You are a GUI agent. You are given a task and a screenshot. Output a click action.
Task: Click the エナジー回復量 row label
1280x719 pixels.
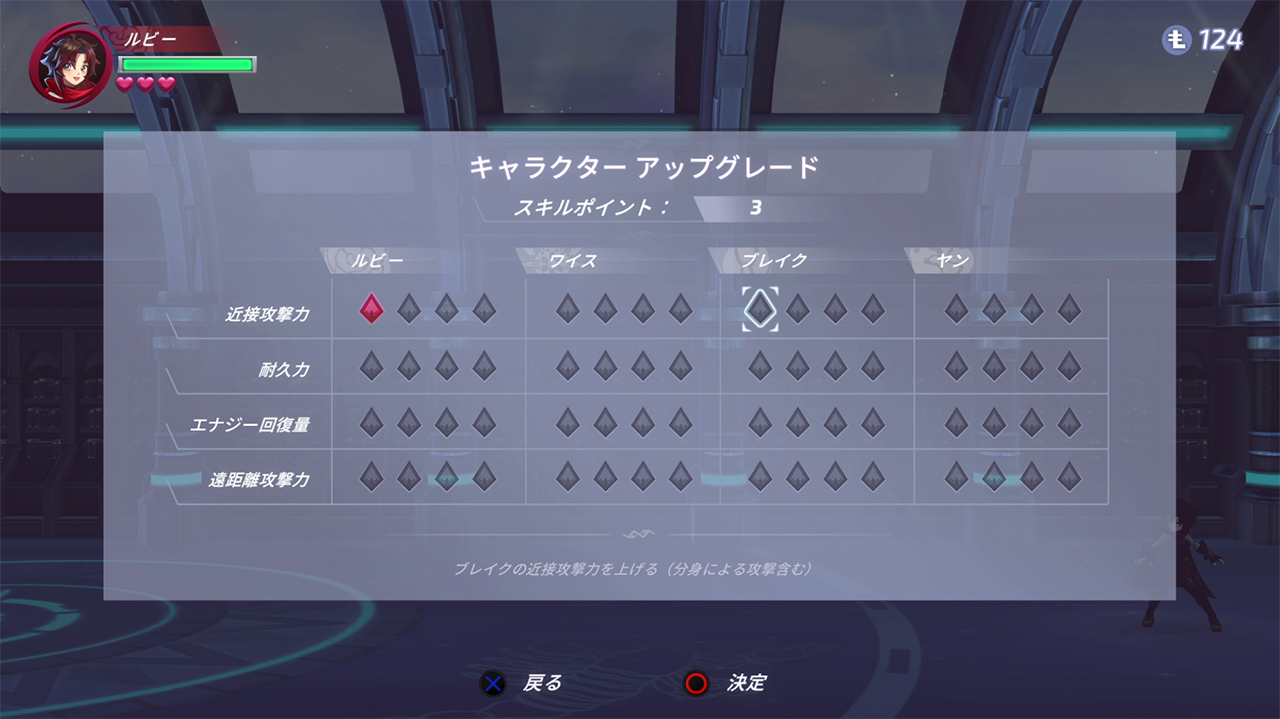tap(250, 425)
